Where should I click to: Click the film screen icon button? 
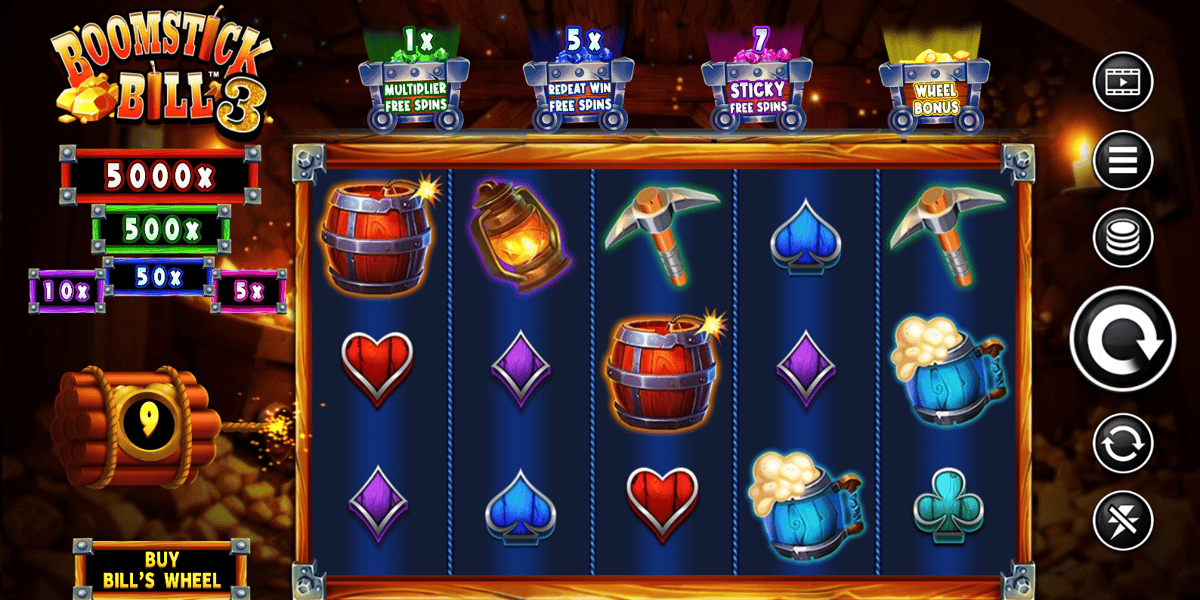click(1123, 82)
